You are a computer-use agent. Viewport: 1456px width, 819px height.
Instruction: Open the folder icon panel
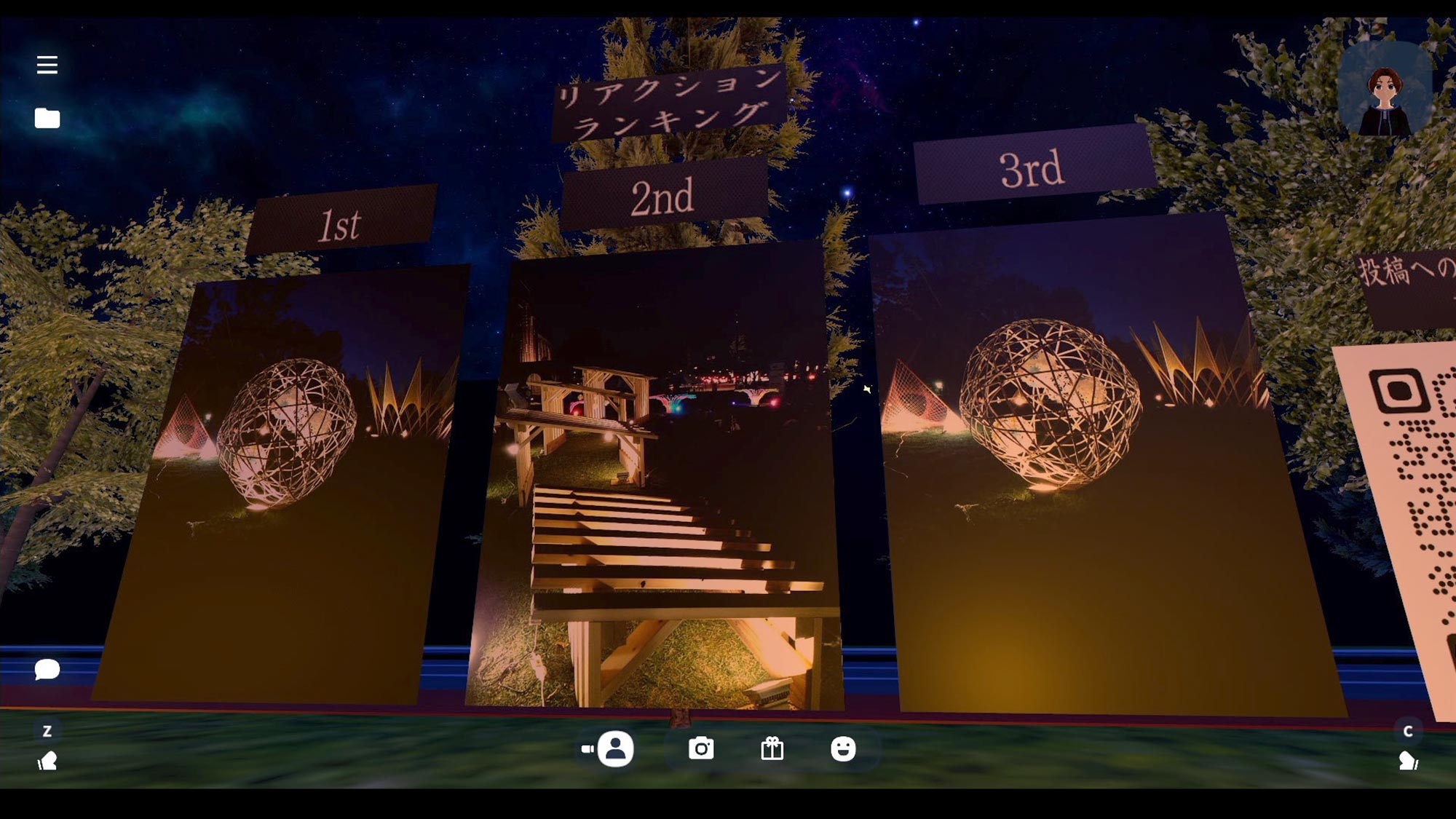tap(47, 118)
